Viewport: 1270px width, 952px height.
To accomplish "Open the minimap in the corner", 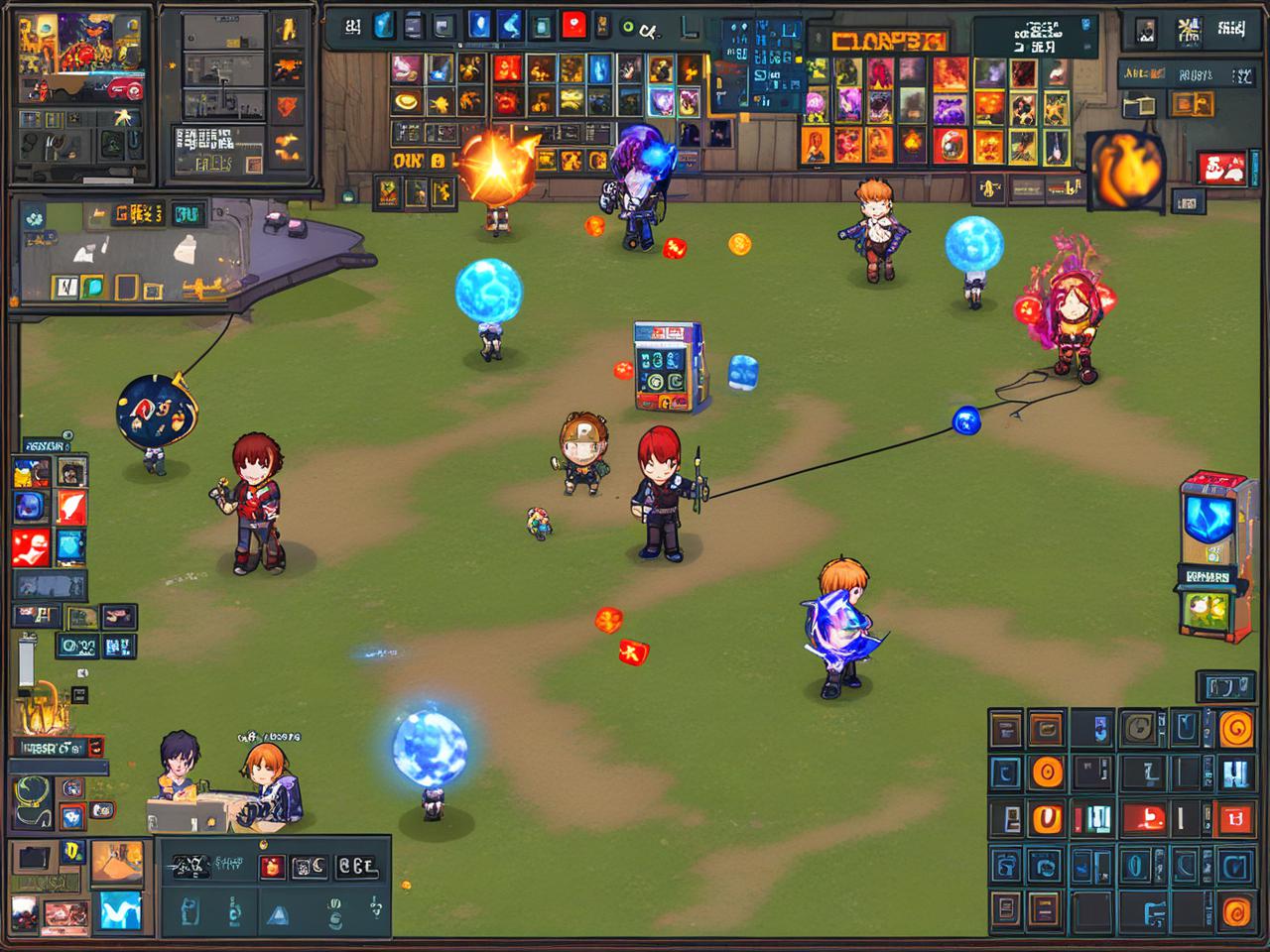I will tap(81, 54).
